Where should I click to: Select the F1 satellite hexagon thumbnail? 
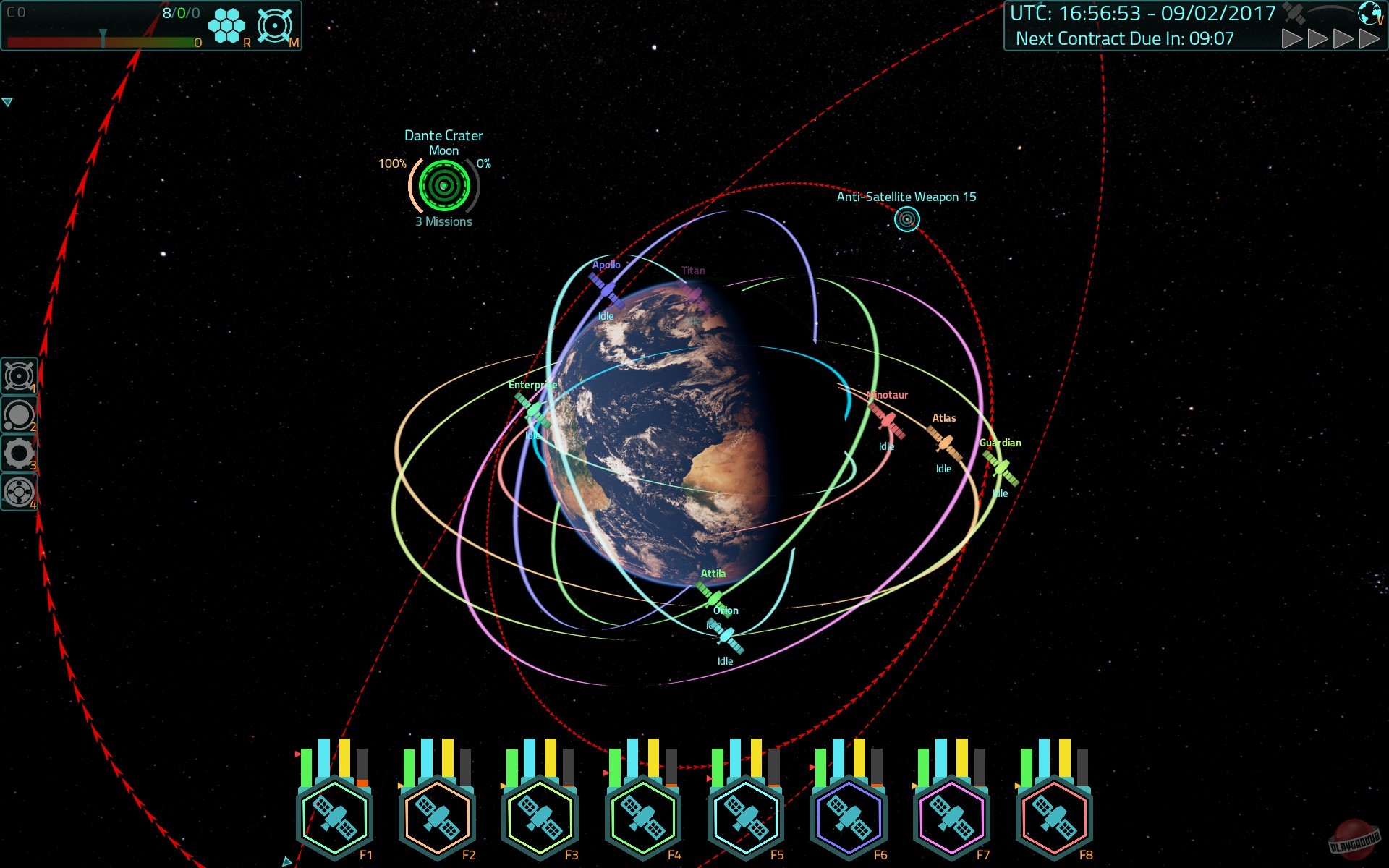pyautogui.click(x=334, y=818)
